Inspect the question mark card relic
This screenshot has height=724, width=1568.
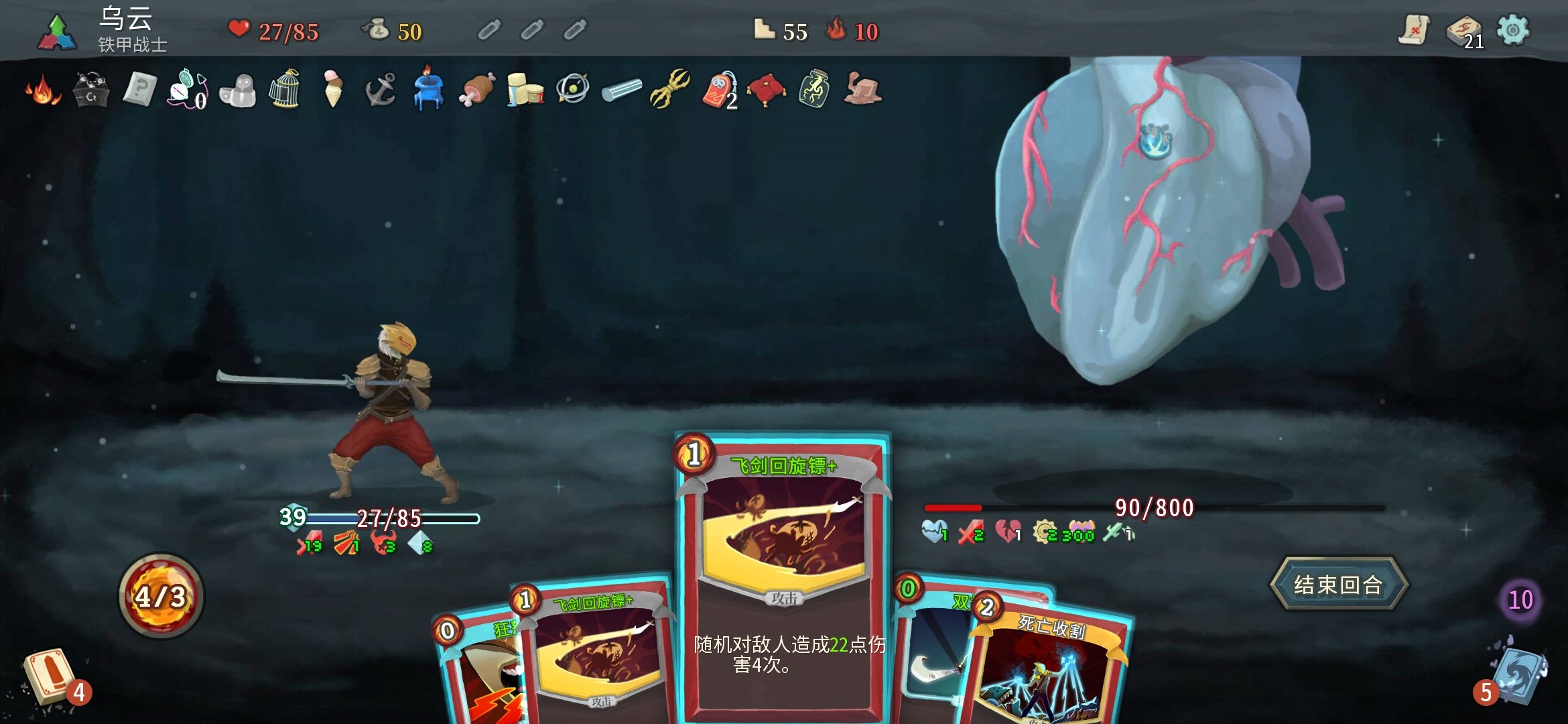139,89
